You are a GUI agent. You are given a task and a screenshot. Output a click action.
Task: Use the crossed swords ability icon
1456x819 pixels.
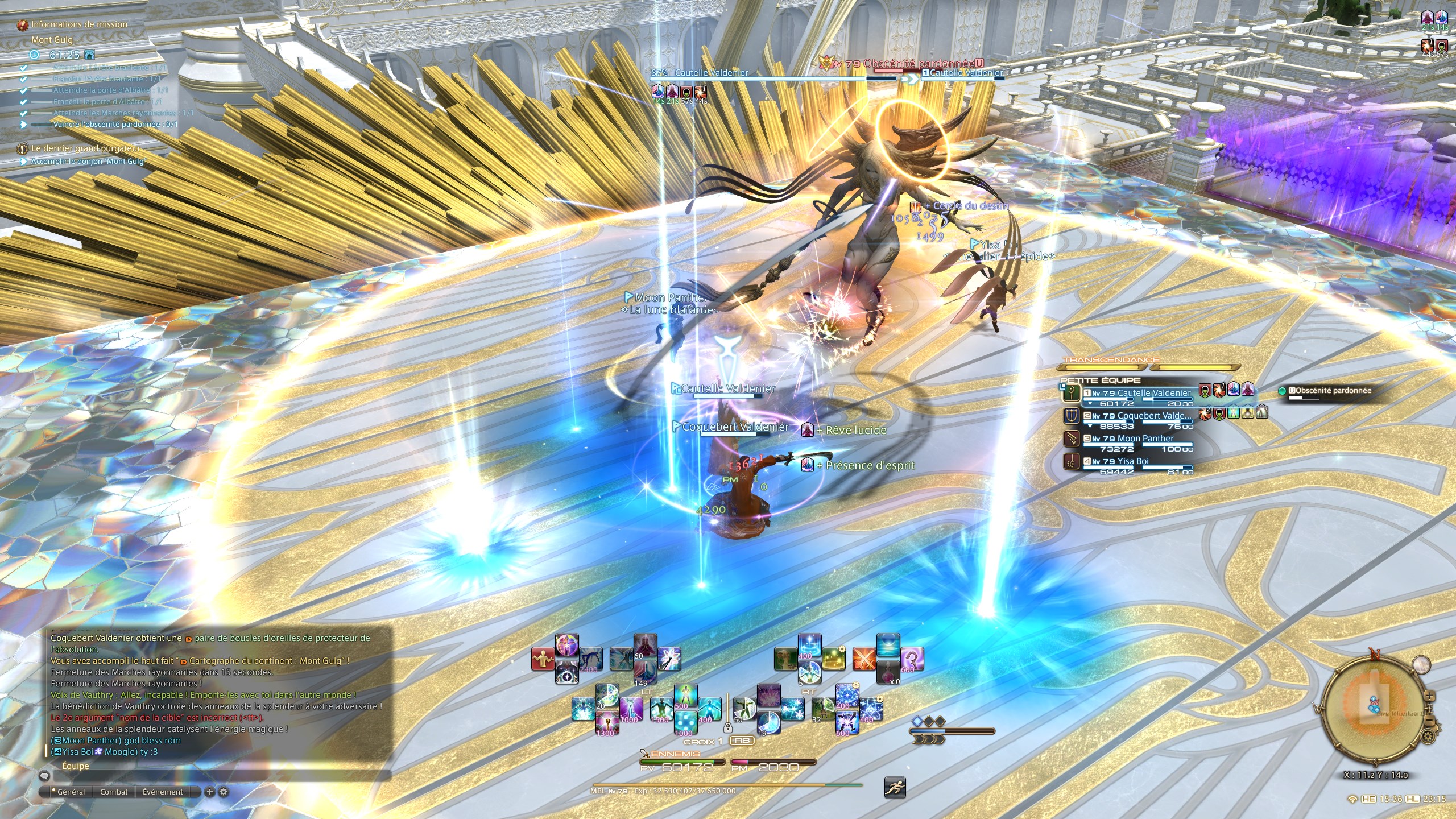tap(864, 659)
